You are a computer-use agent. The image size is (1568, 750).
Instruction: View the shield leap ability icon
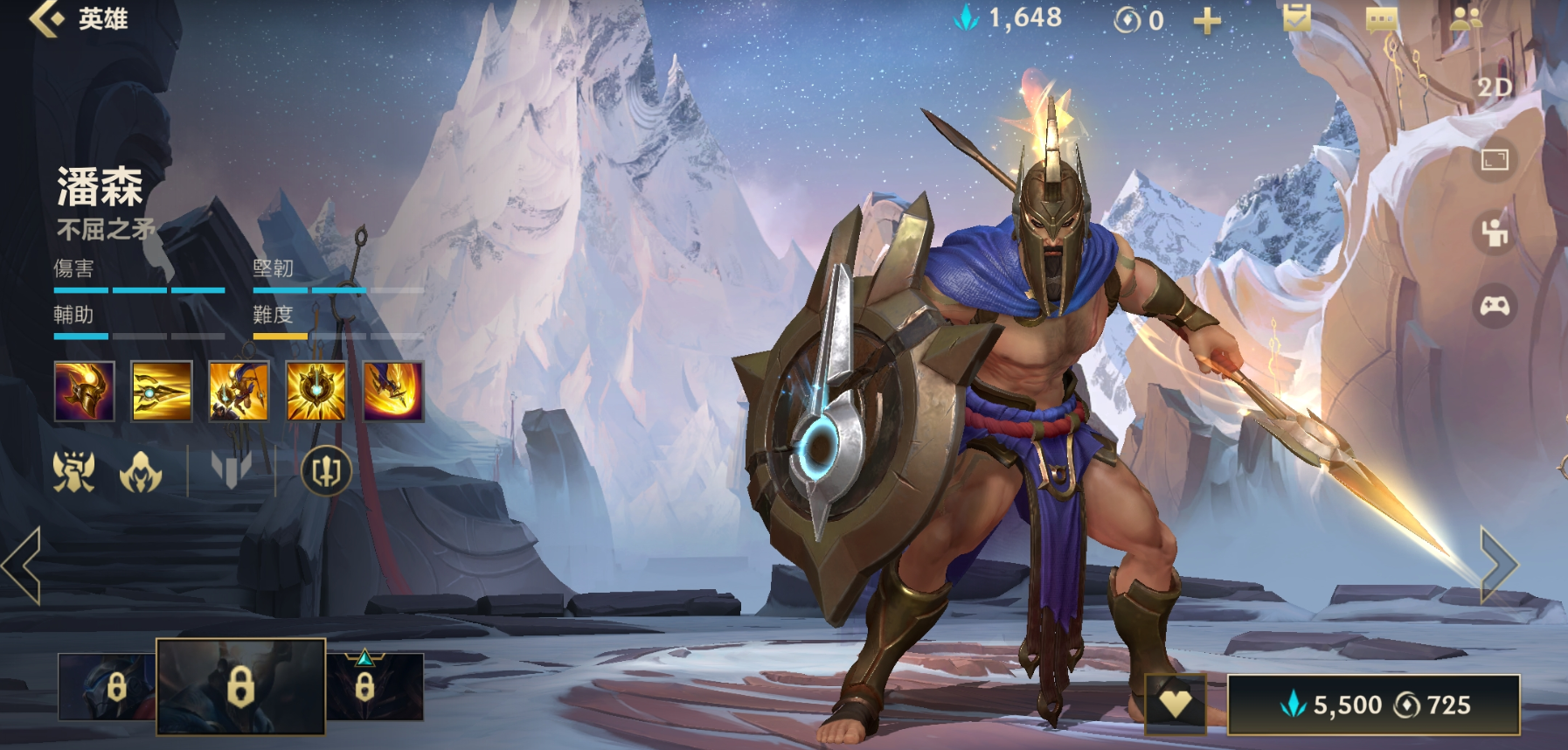[239, 391]
